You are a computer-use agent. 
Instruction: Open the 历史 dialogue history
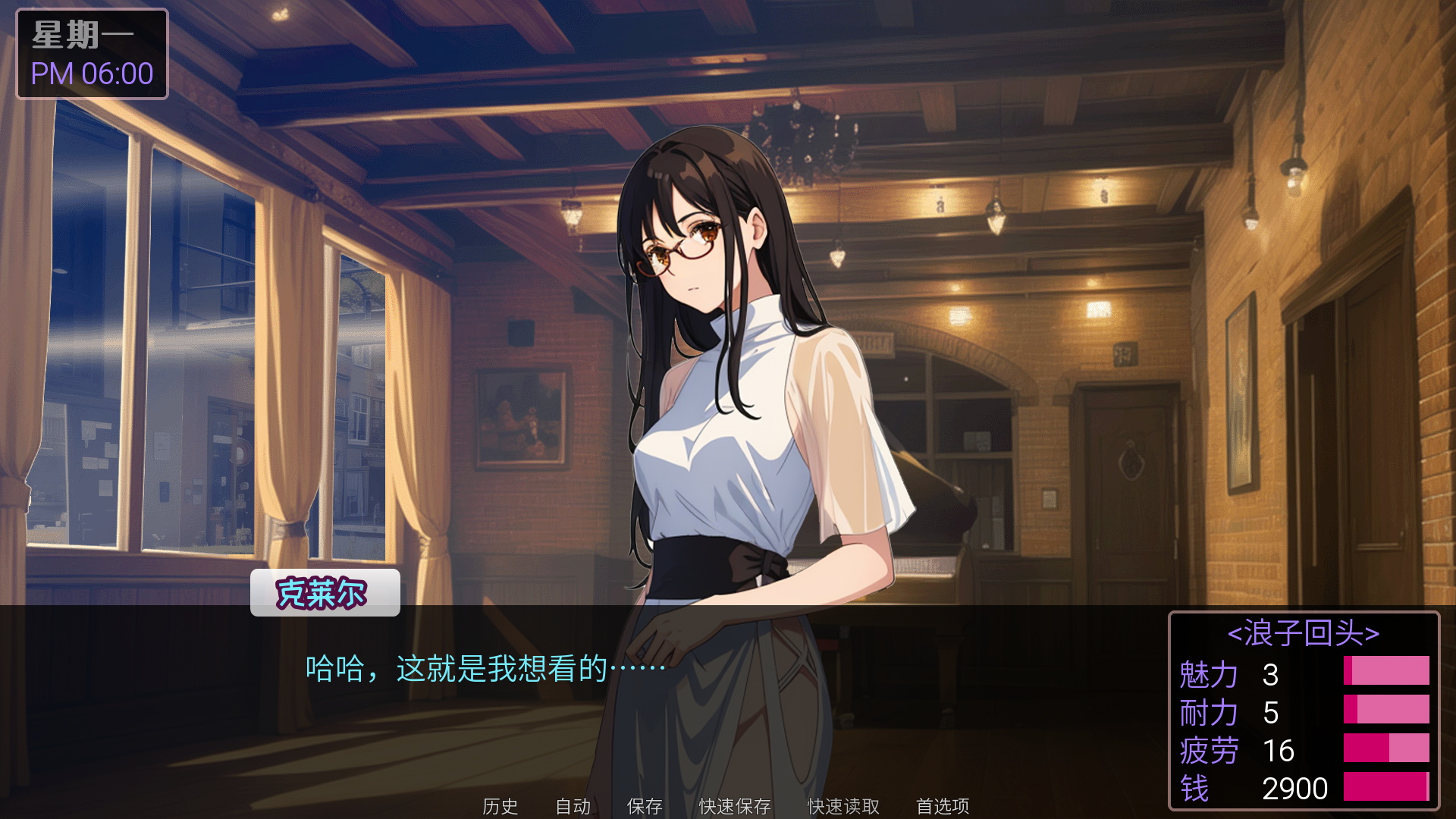click(500, 805)
